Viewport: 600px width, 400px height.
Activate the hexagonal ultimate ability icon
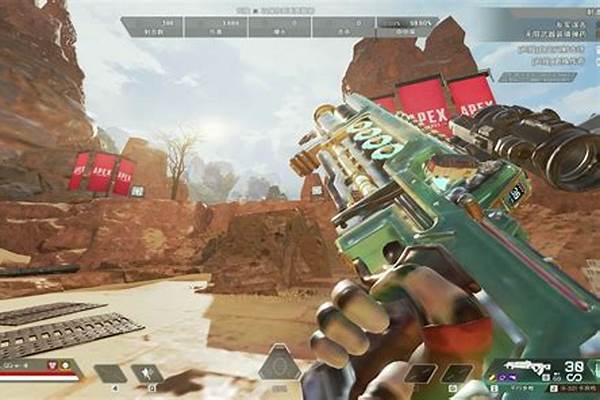pos(279,365)
